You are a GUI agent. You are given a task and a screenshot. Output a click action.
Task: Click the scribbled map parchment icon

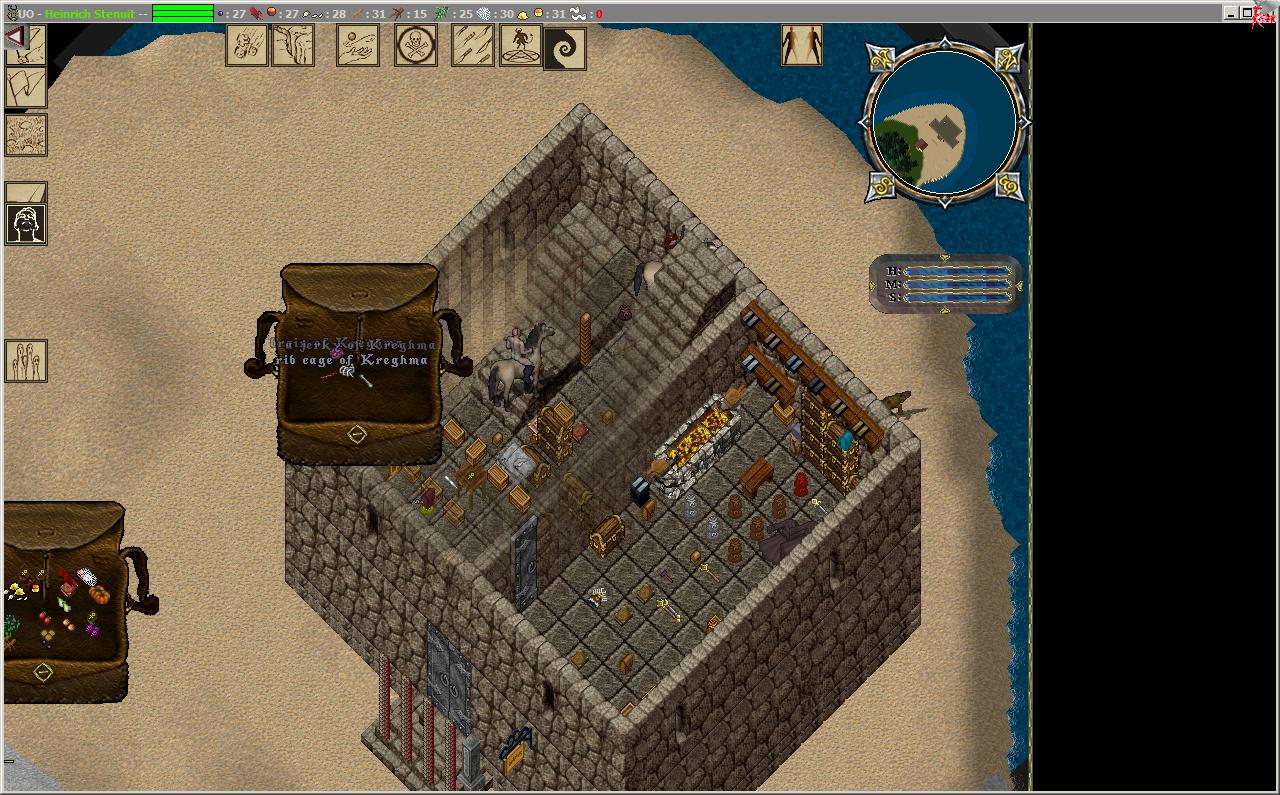point(26,135)
